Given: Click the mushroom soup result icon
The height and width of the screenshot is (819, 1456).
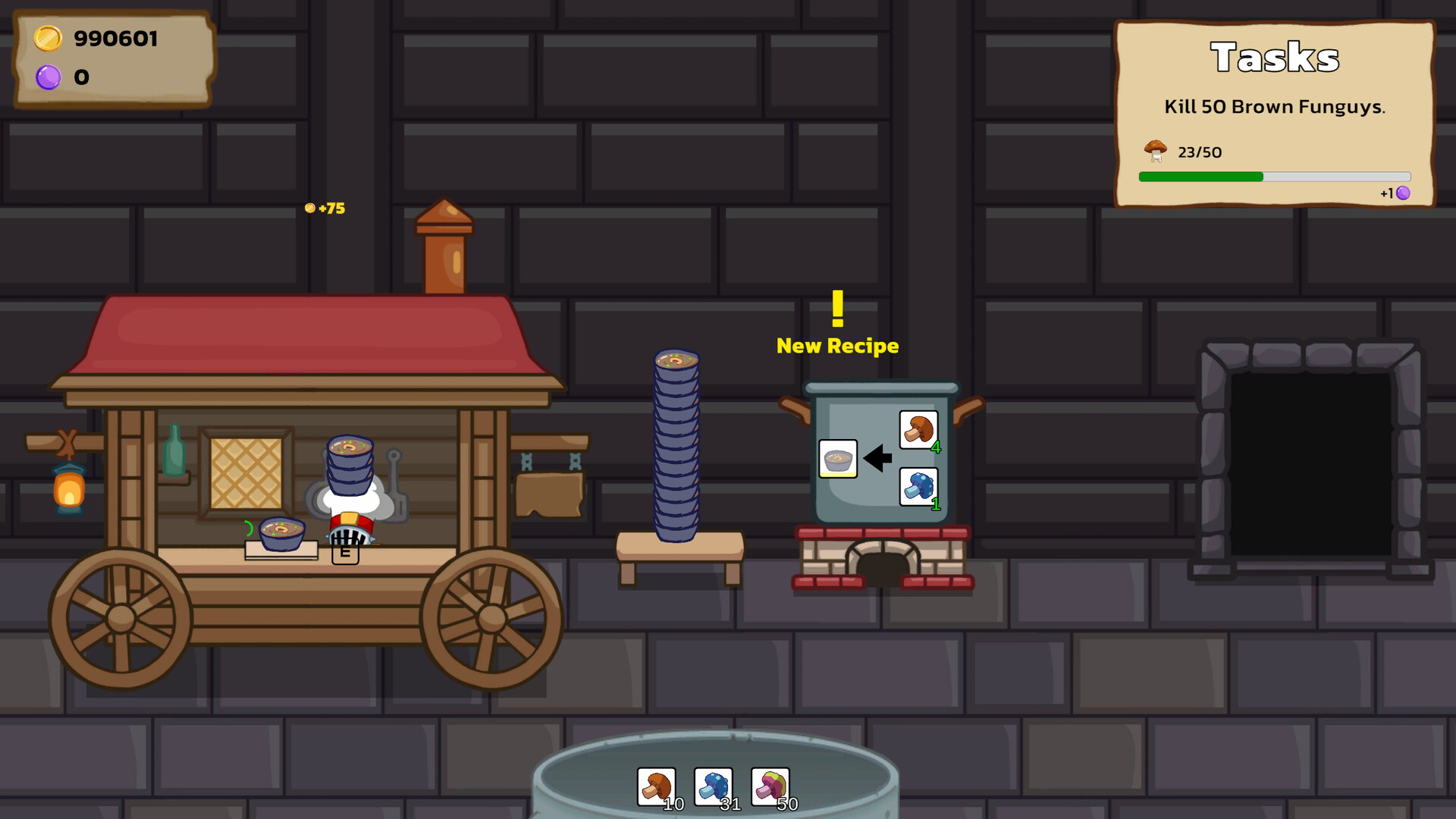Looking at the screenshot, I should click(838, 459).
